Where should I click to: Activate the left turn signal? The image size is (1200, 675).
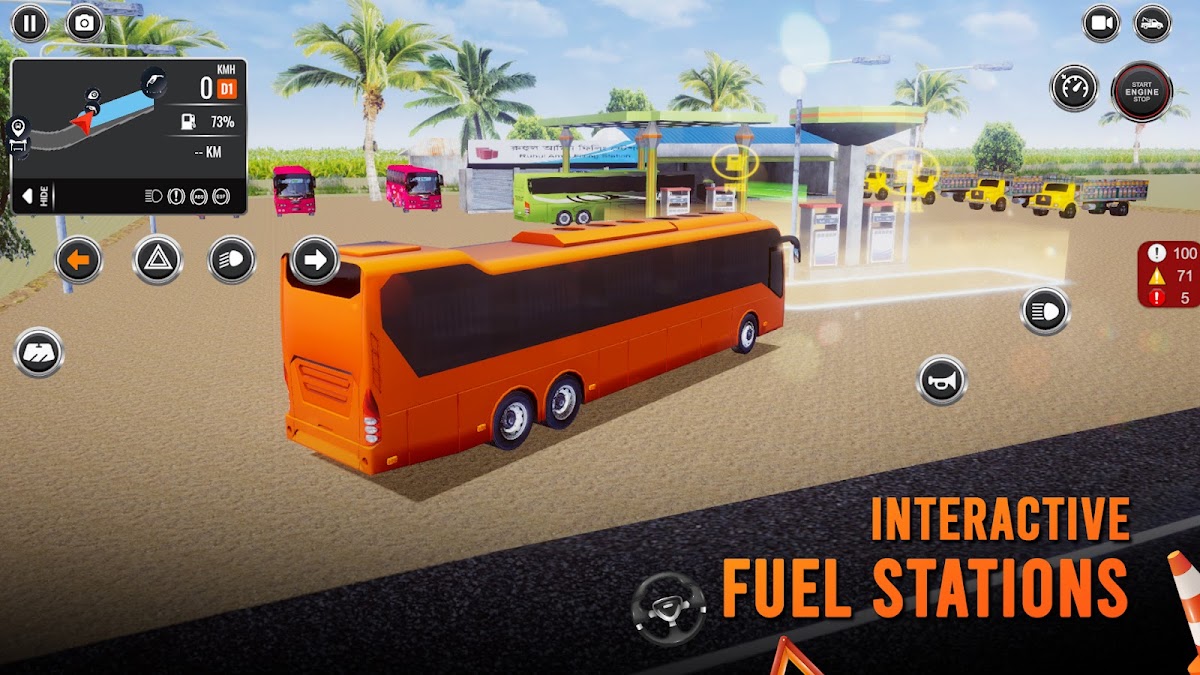(79, 261)
